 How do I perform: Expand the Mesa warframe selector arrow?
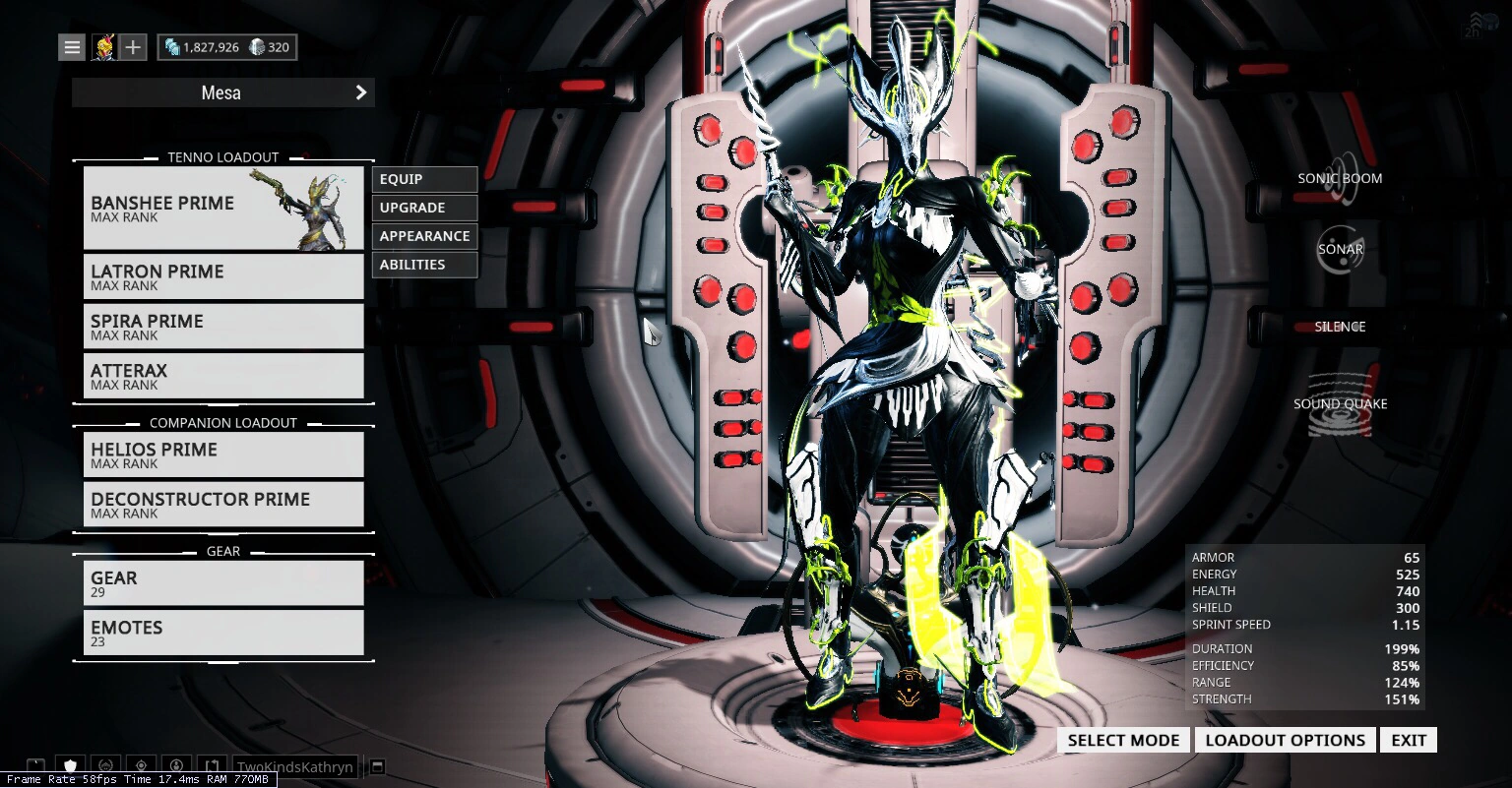click(360, 92)
